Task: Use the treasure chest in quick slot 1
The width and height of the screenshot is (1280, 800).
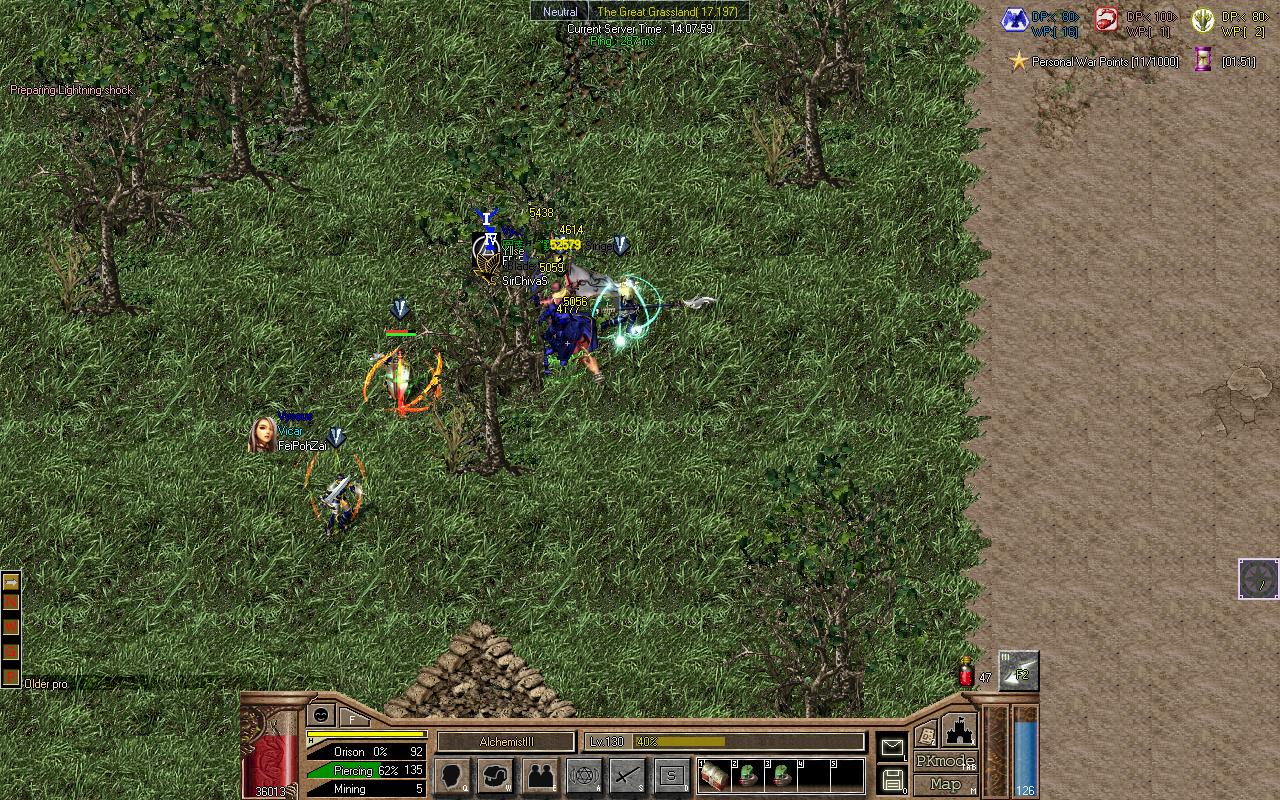Action: click(713, 777)
